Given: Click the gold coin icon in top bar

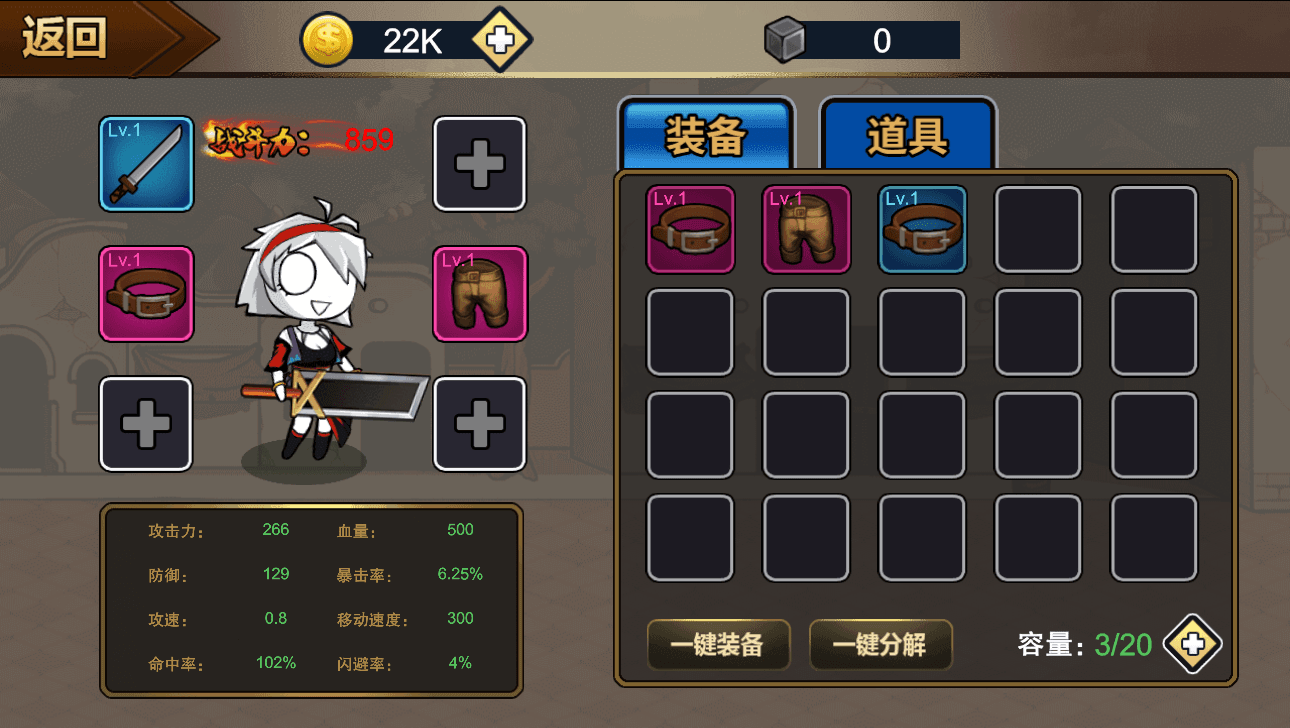Looking at the screenshot, I should (326, 39).
